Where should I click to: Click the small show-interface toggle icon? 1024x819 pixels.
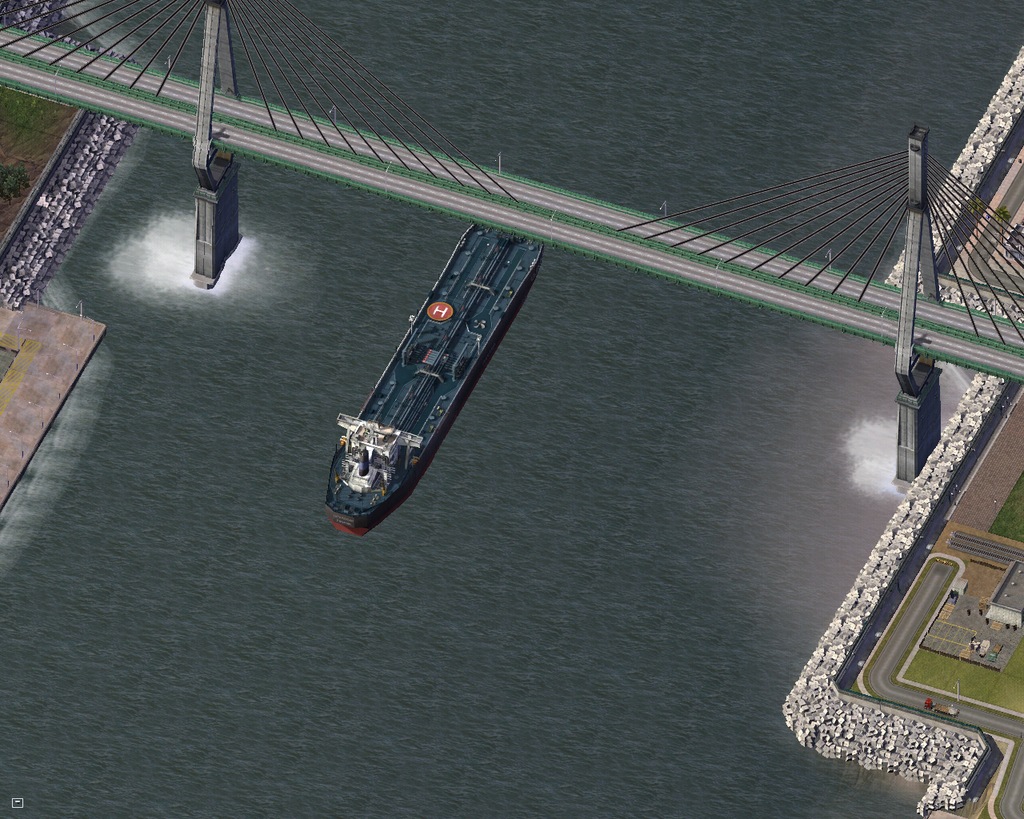[x=17, y=802]
